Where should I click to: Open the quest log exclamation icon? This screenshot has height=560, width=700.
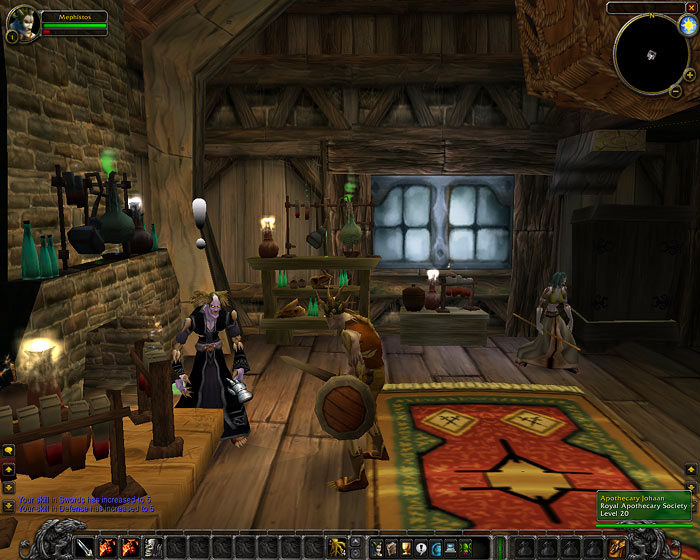click(x=422, y=547)
